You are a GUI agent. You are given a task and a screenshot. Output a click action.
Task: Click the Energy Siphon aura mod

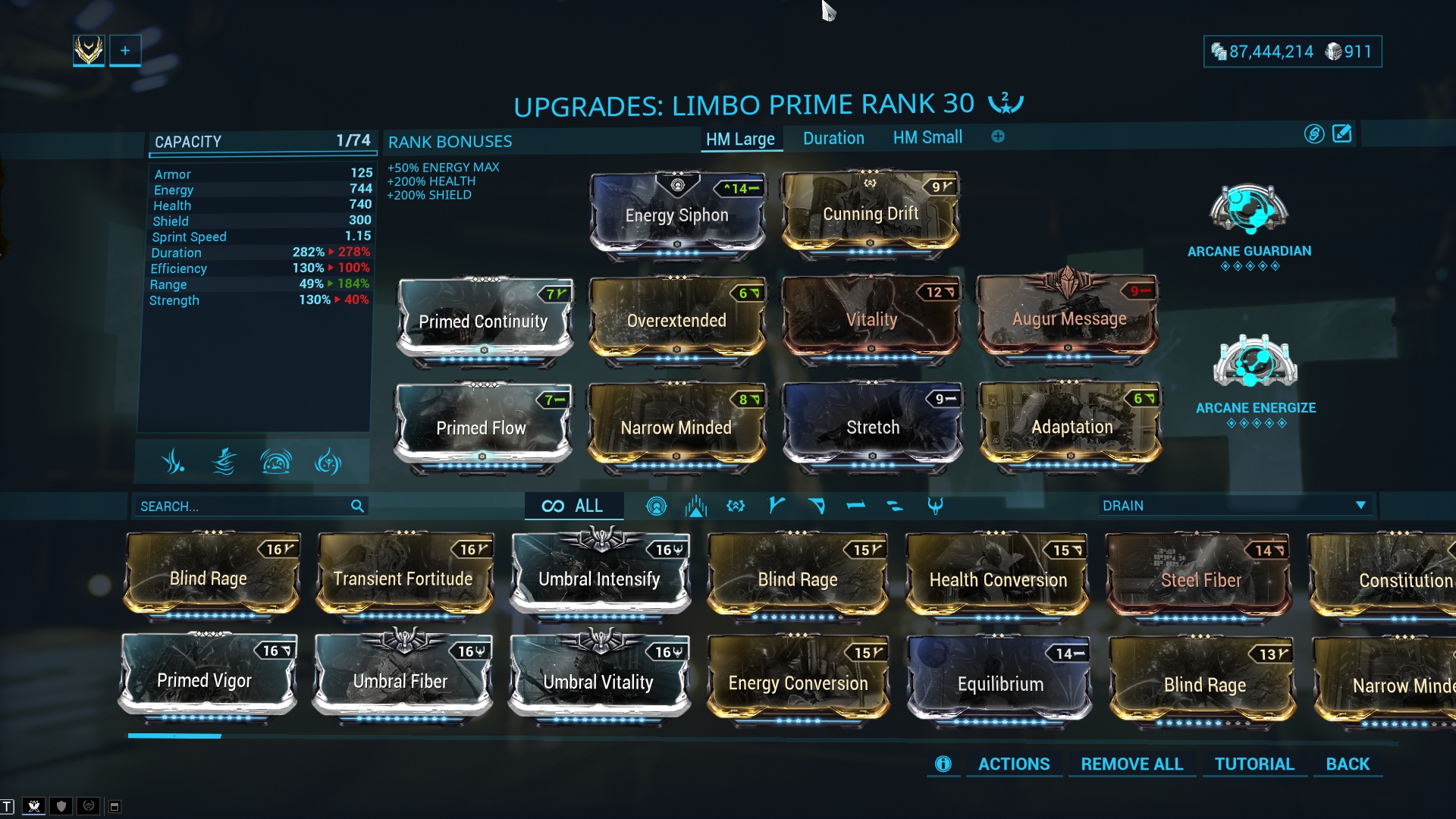677,215
